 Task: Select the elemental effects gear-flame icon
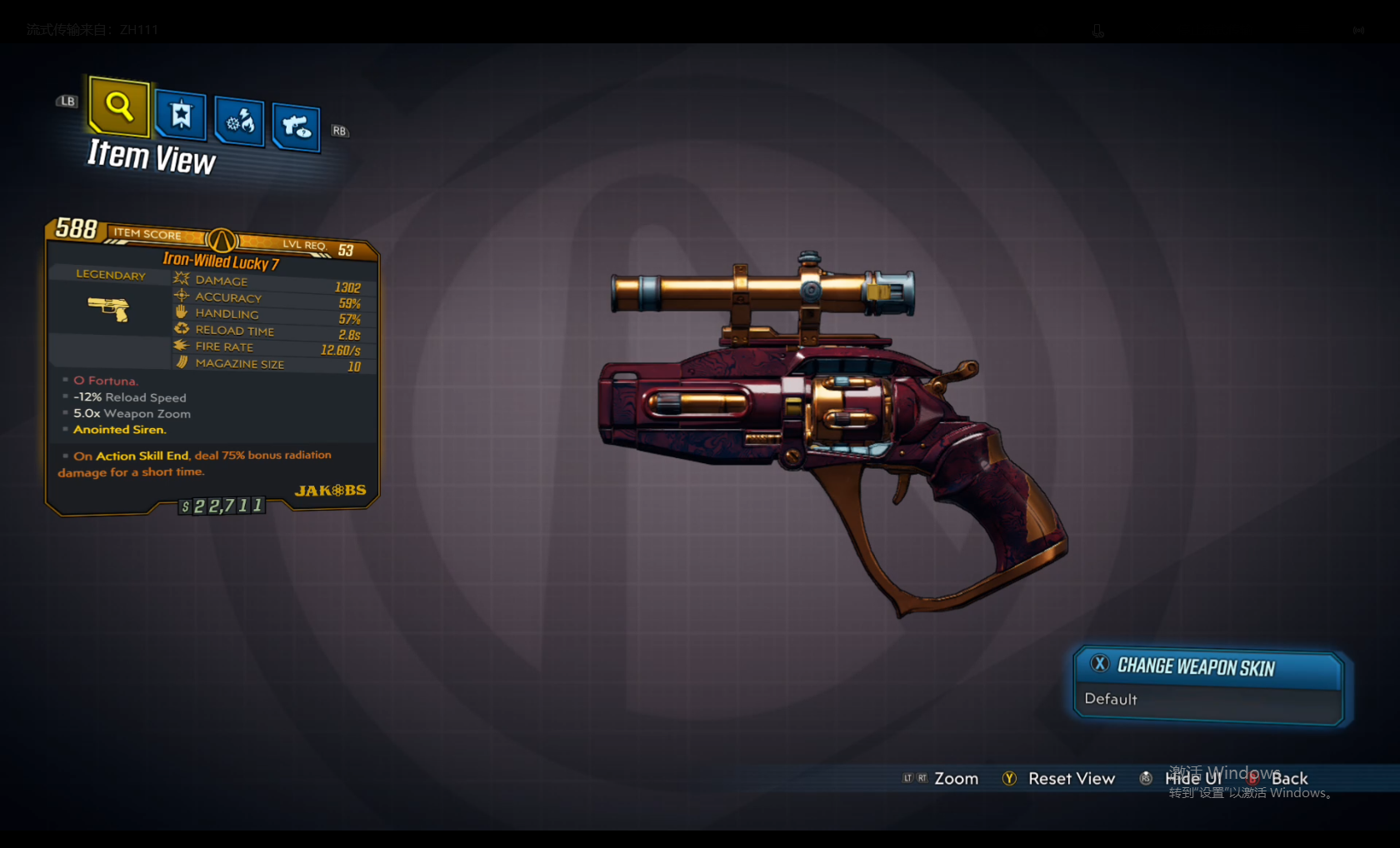(239, 122)
